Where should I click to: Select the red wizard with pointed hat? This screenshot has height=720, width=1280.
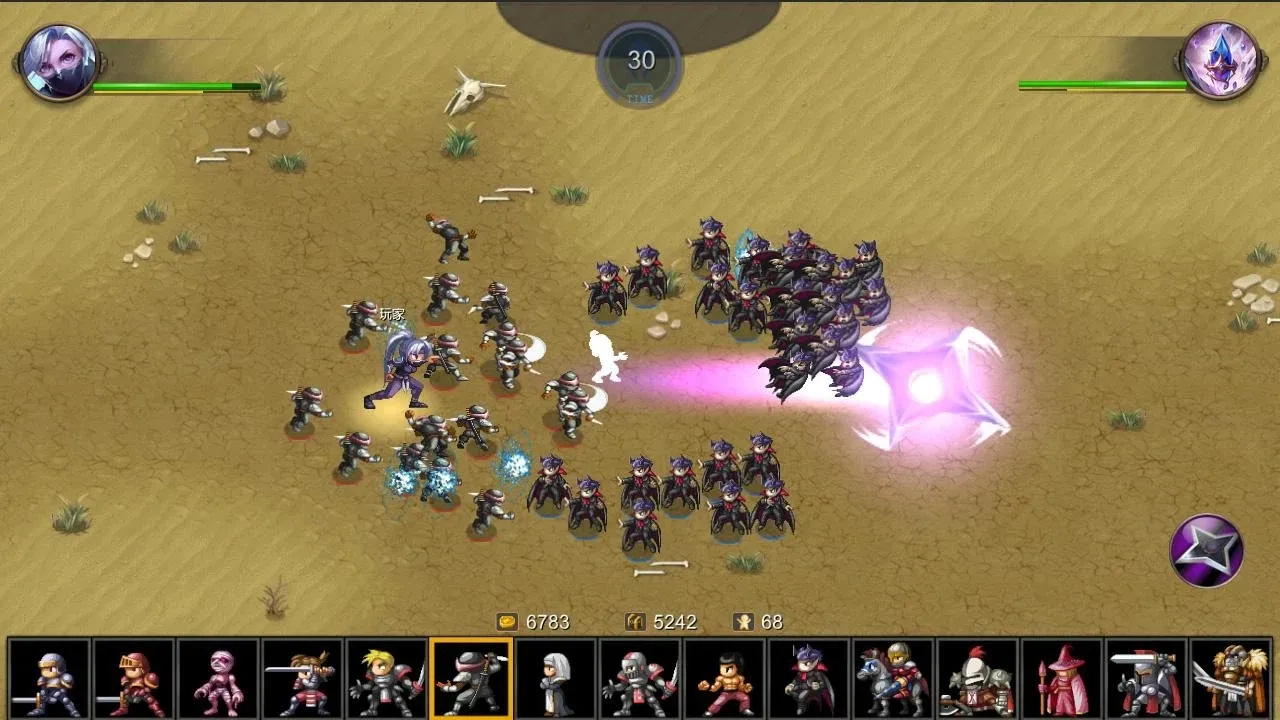click(1062, 679)
